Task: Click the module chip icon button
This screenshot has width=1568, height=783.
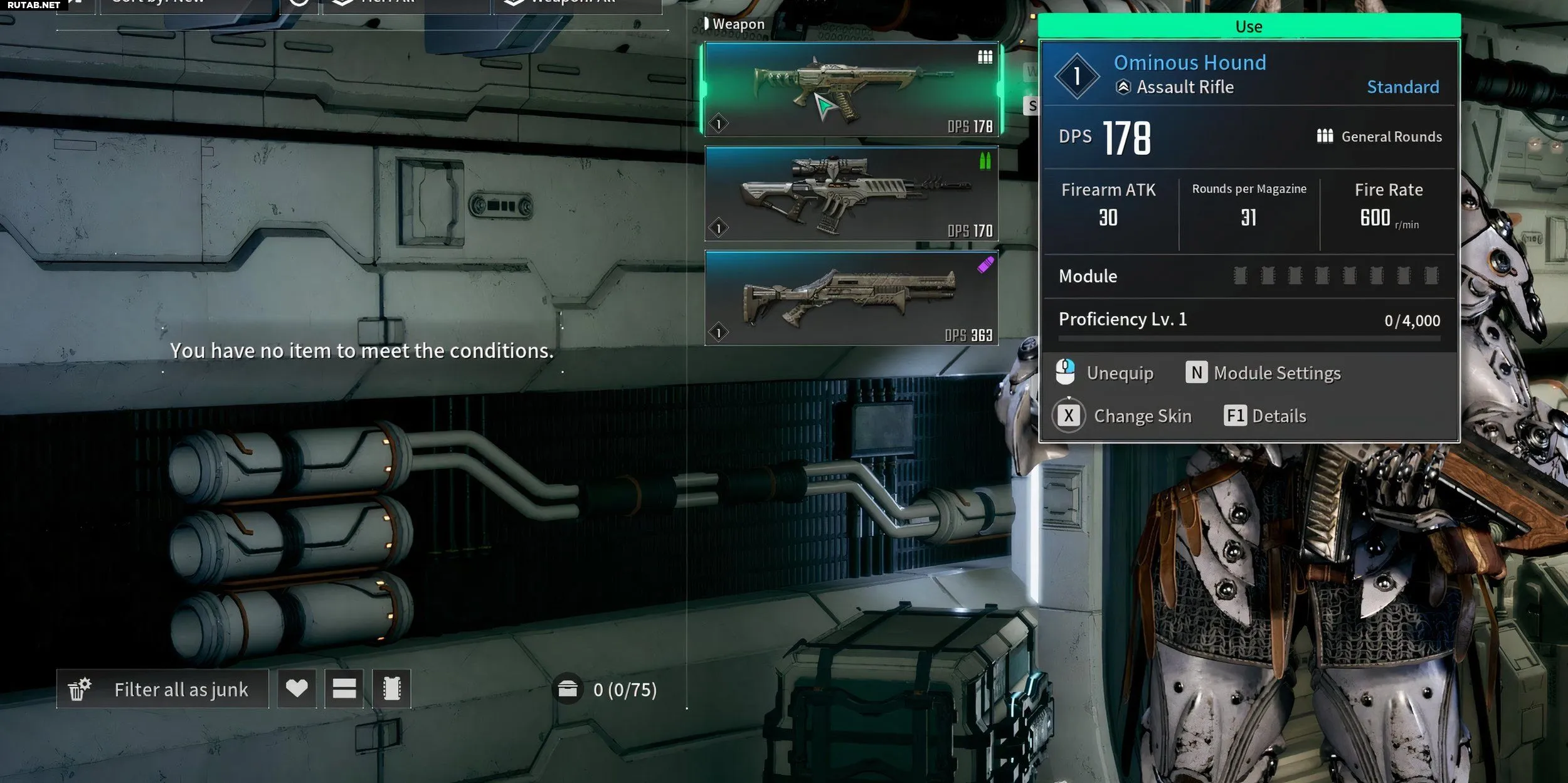Action: [x=391, y=689]
